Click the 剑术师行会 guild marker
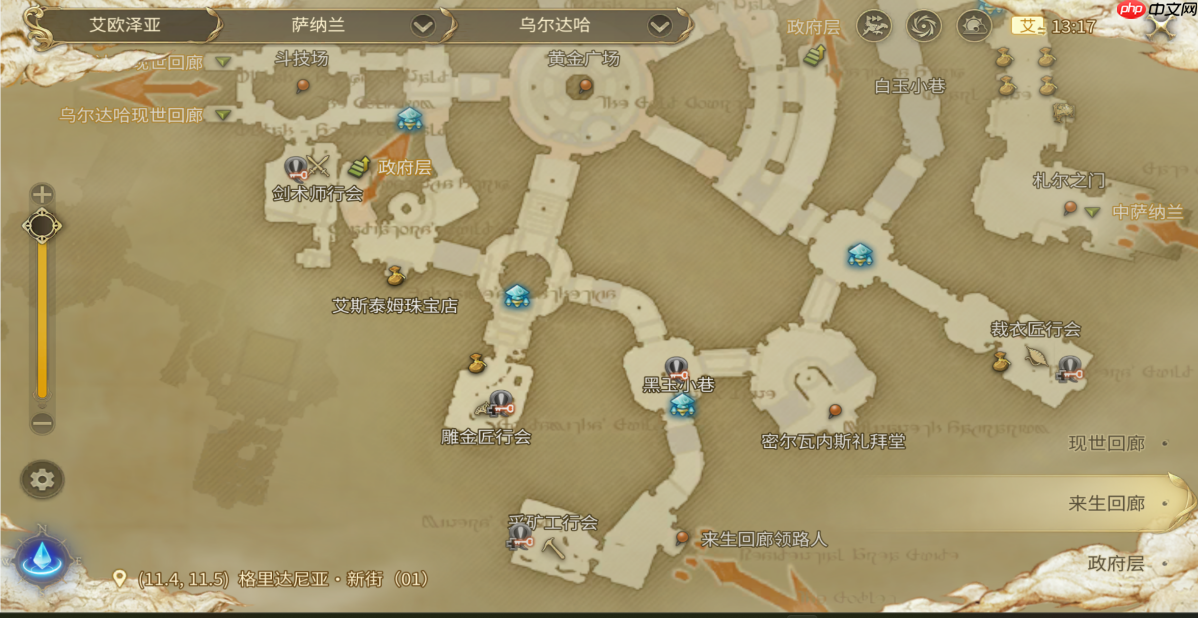 pyautogui.click(x=296, y=168)
